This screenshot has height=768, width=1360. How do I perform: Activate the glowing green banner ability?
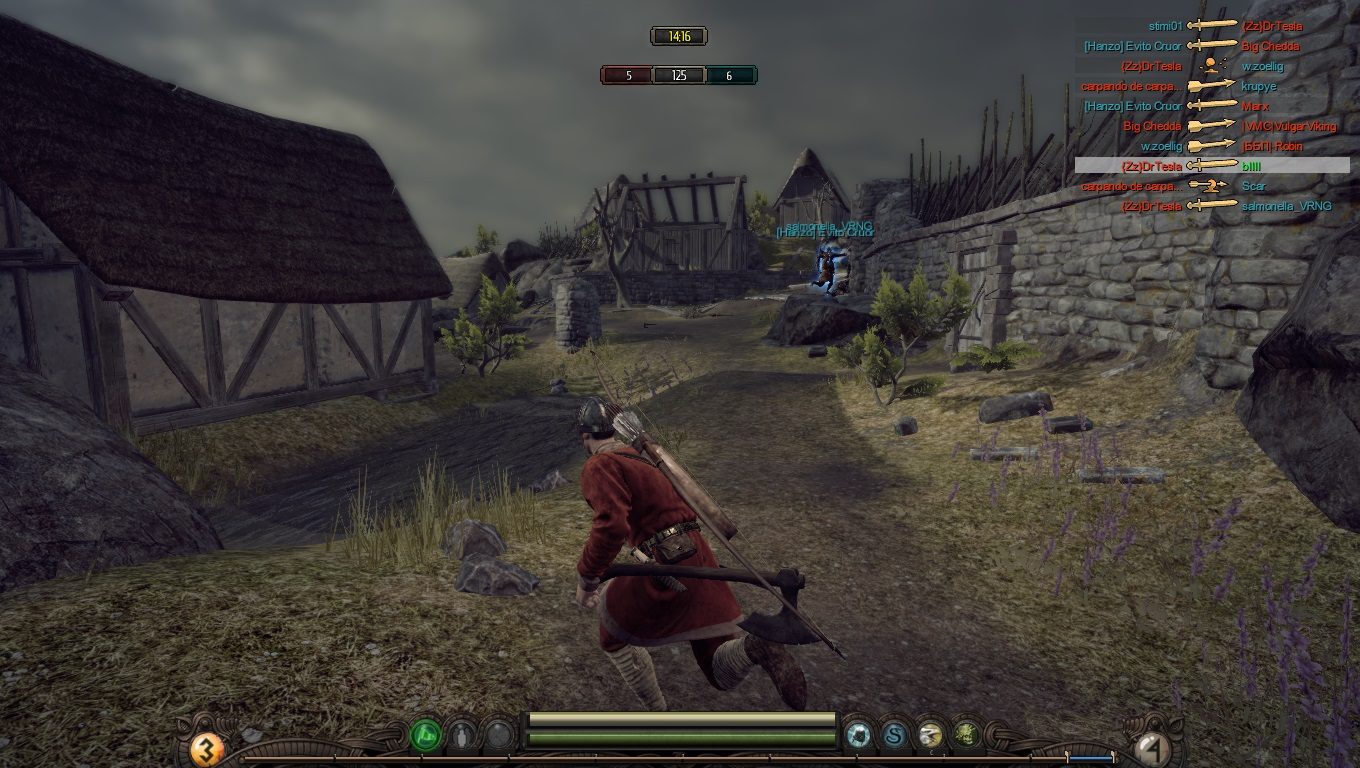426,736
